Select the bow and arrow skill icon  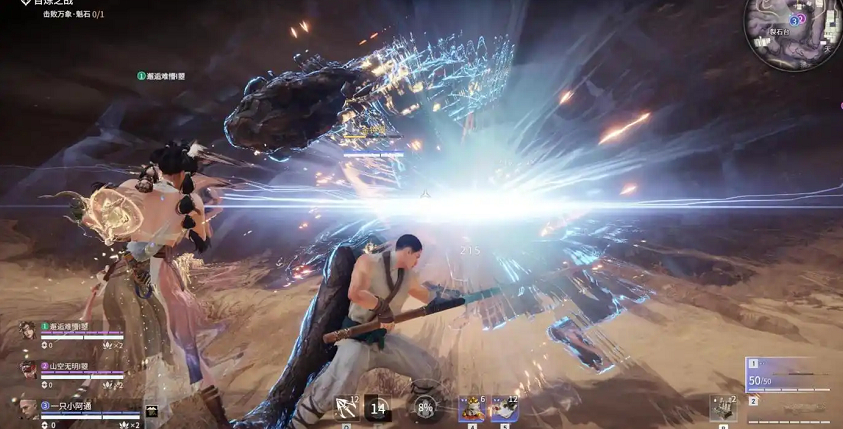[x=347, y=407]
